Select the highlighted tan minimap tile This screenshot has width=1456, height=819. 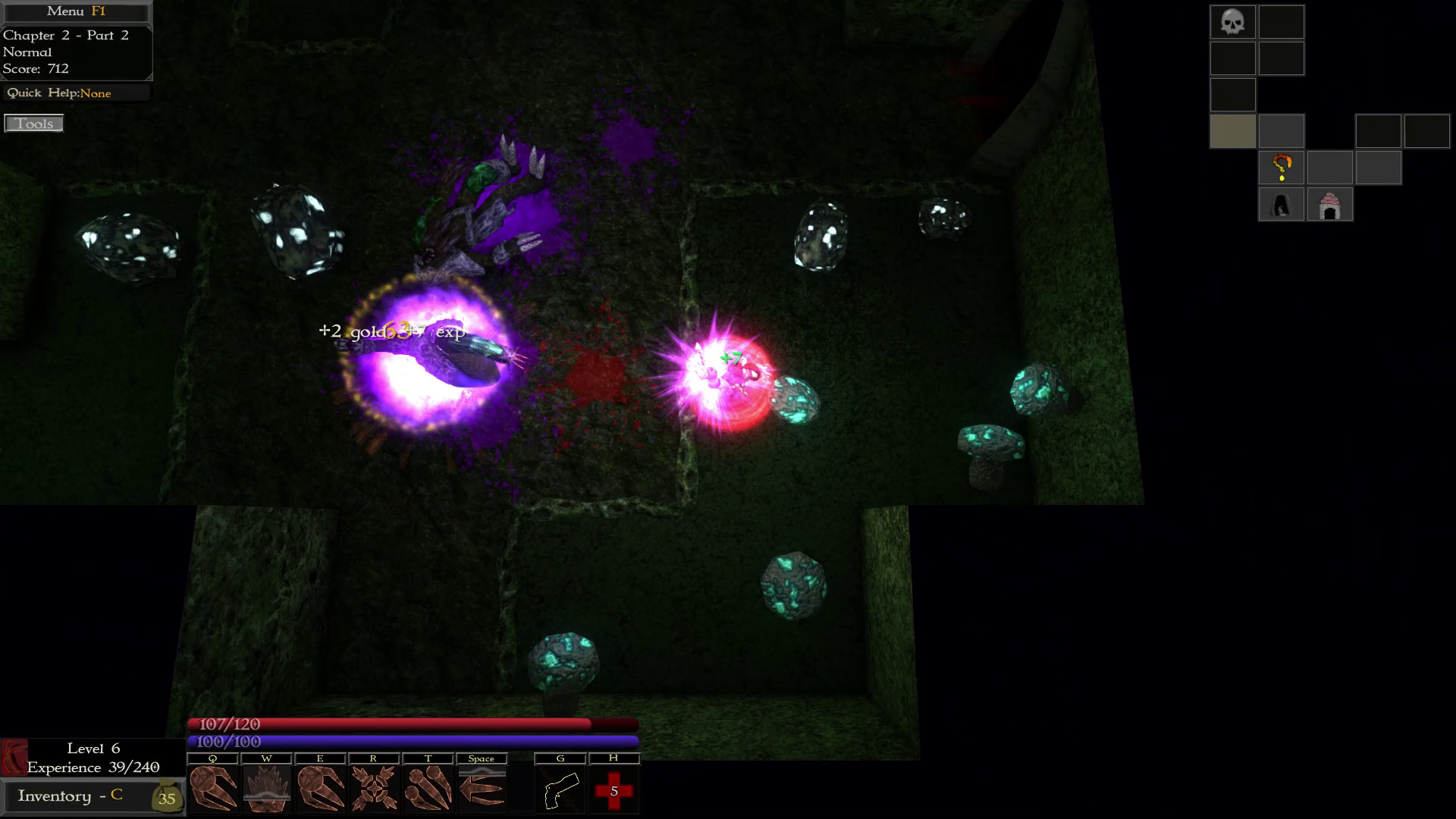pos(1232,130)
